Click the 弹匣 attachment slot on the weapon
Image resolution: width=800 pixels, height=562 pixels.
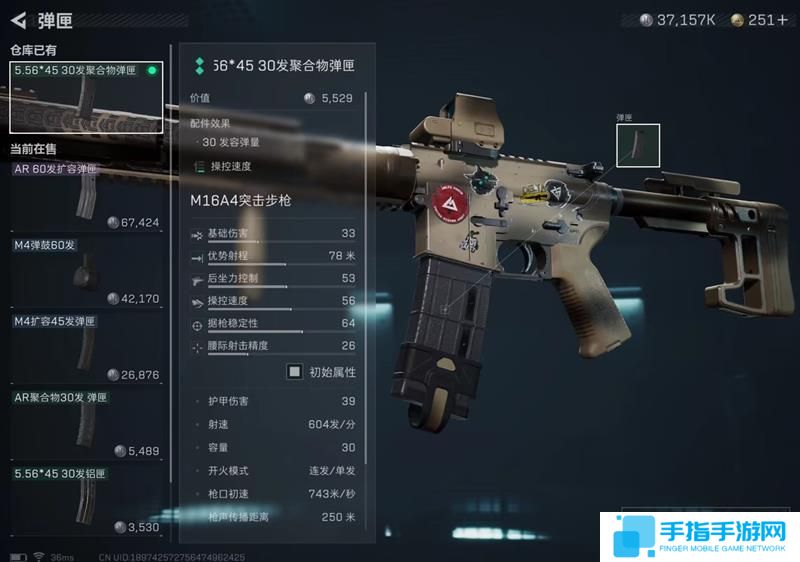tap(638, 146)
